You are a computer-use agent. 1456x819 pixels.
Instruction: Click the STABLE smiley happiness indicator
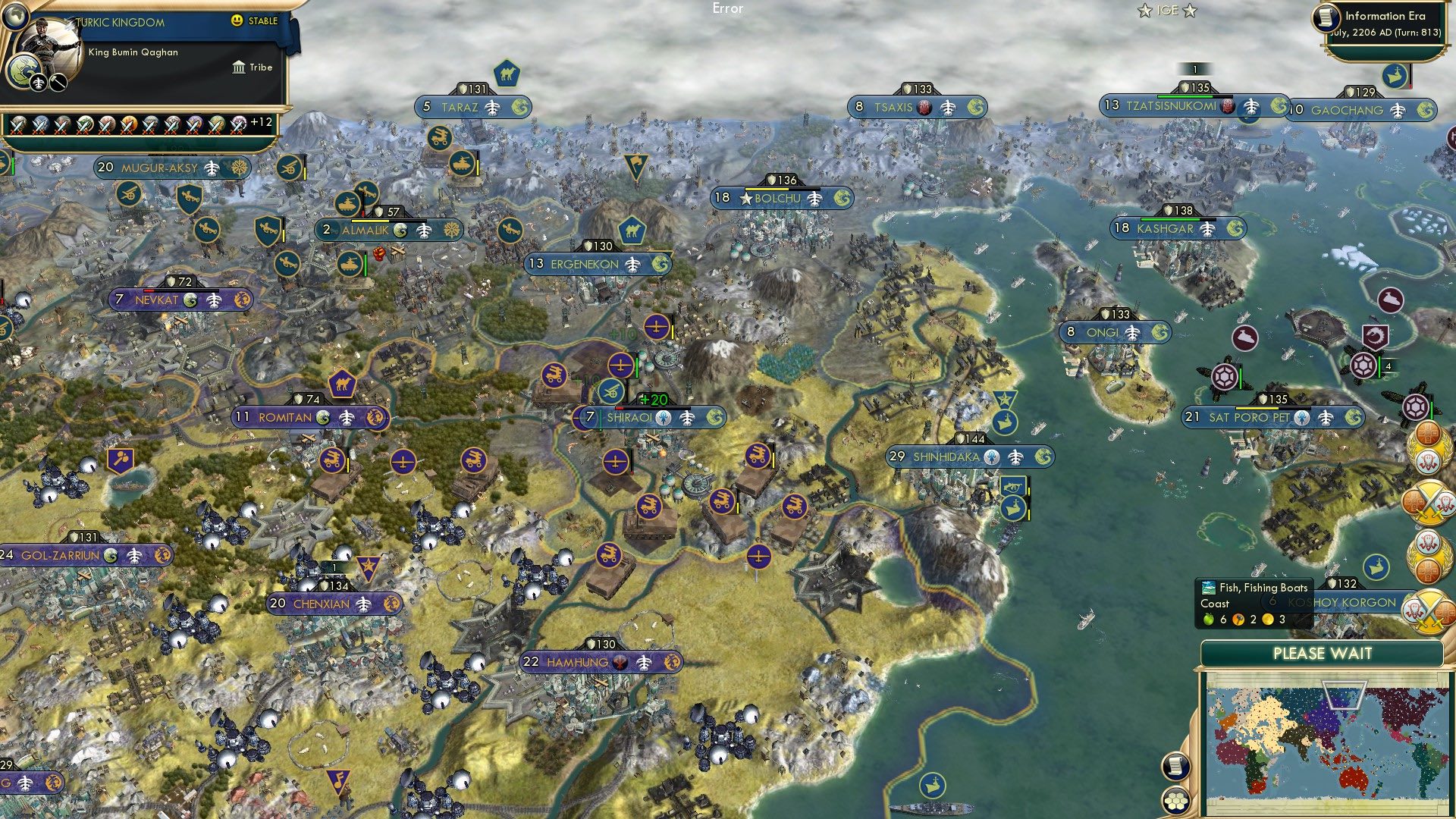click(238, 22)
